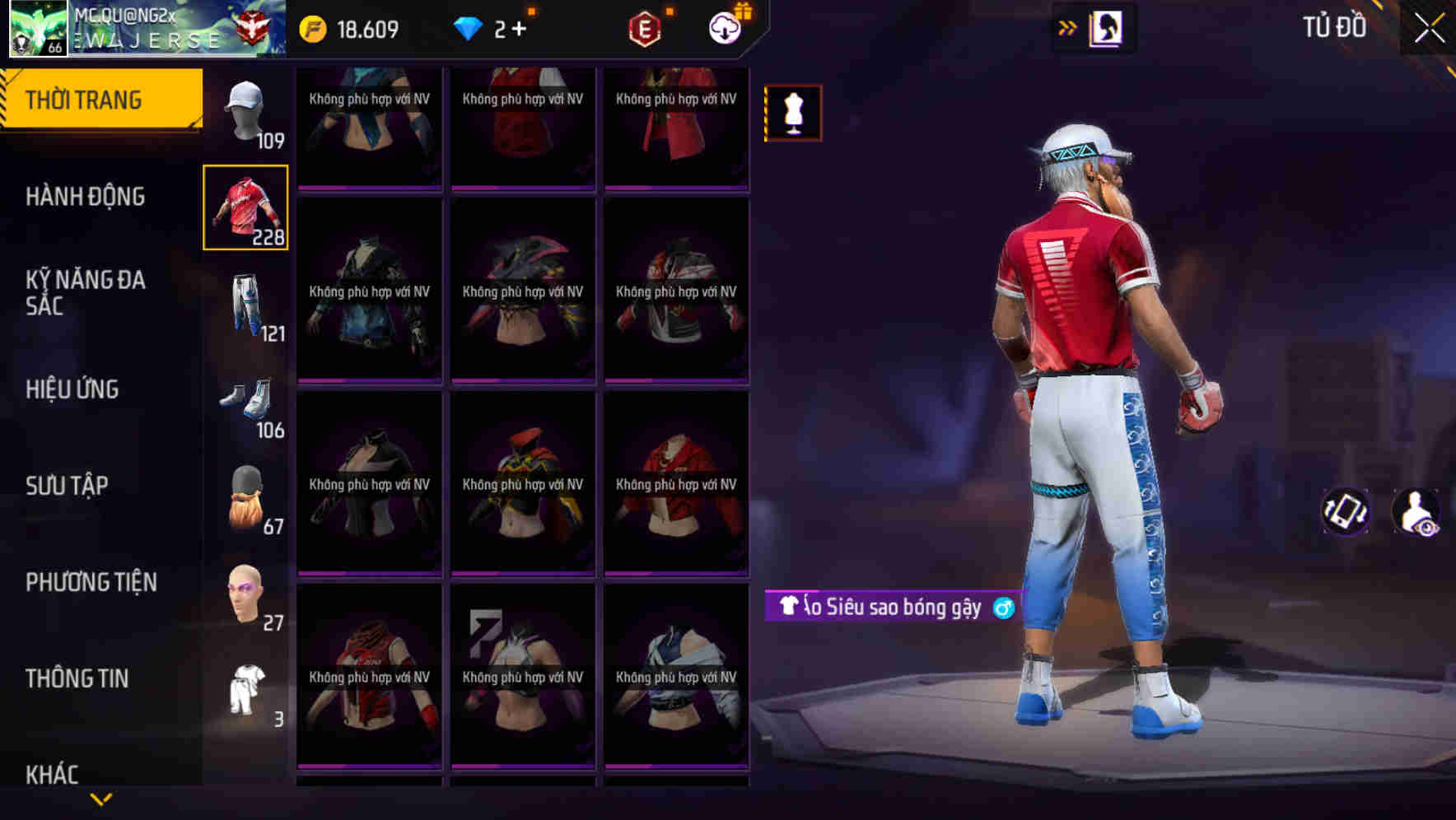Click the 2+ diamond top-up control
Screen dimensions: 1456x820
click(506, 28)
